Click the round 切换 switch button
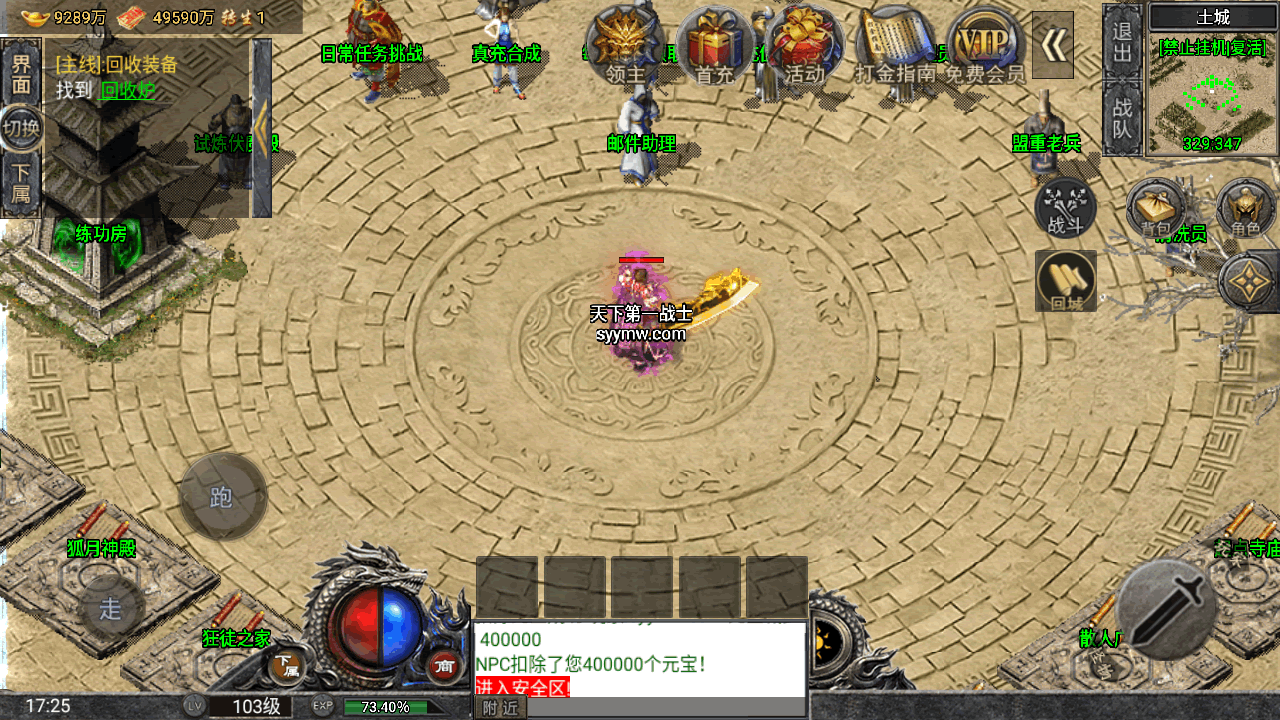 coord(21,128)
